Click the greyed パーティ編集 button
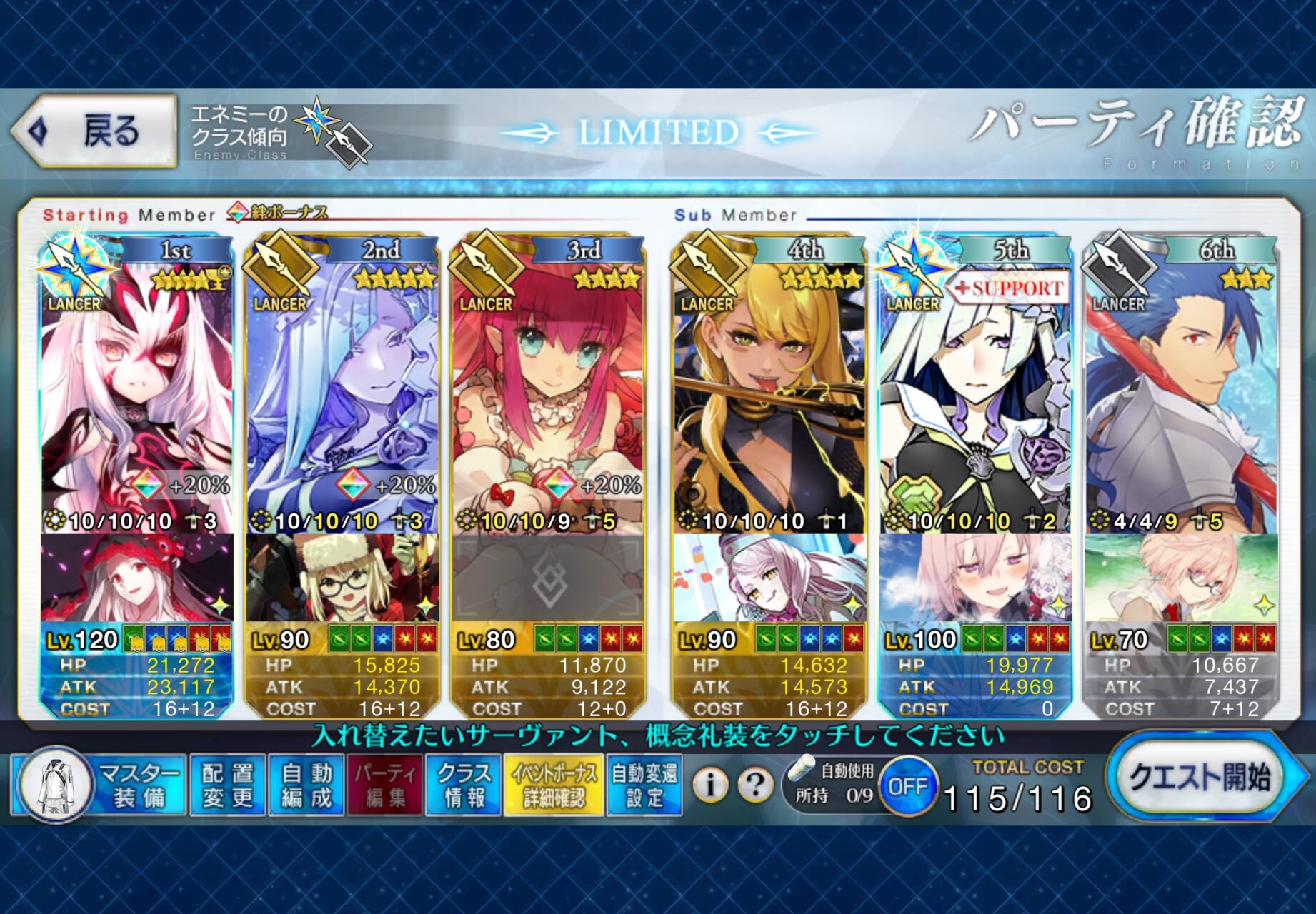This screenshot has height=914, width=1316. (x=385, y=785)
